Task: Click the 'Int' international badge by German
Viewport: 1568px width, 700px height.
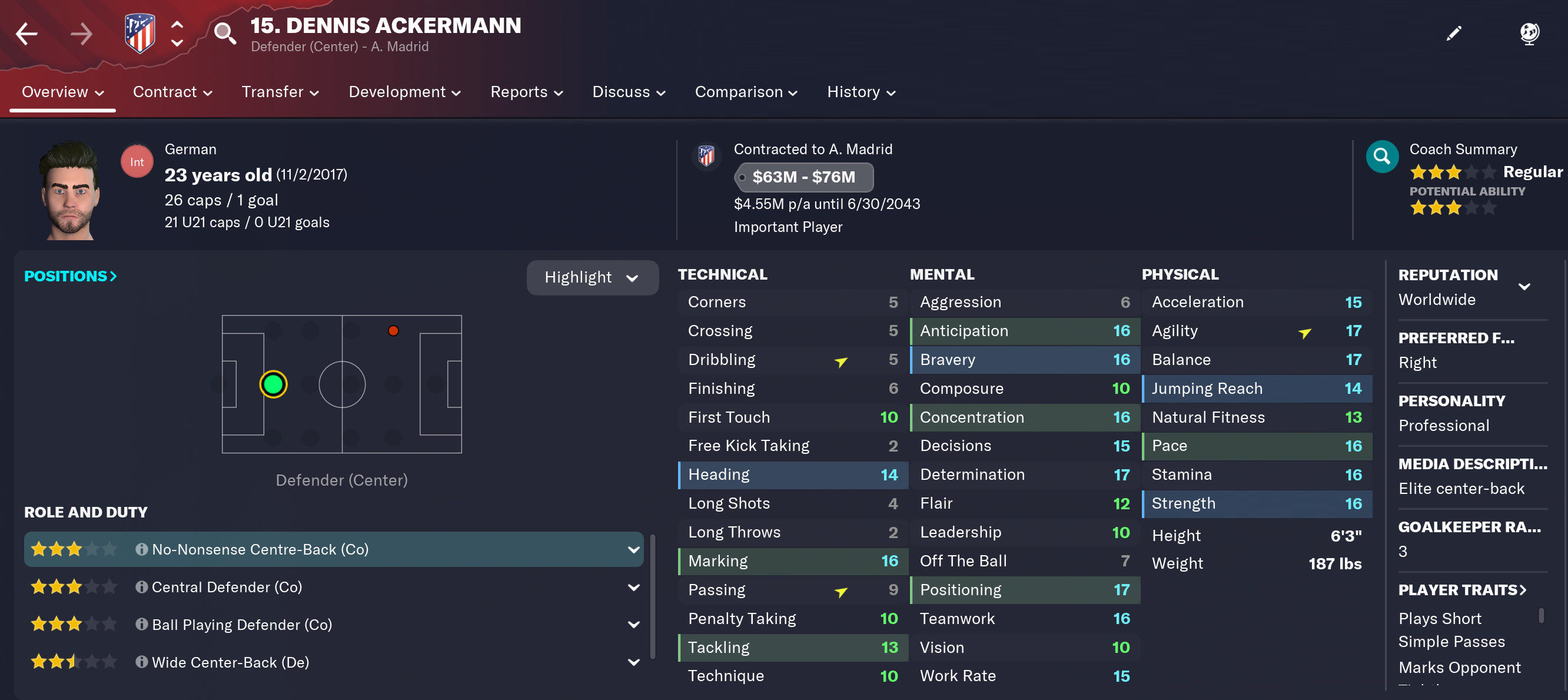Action: [137, 161]
